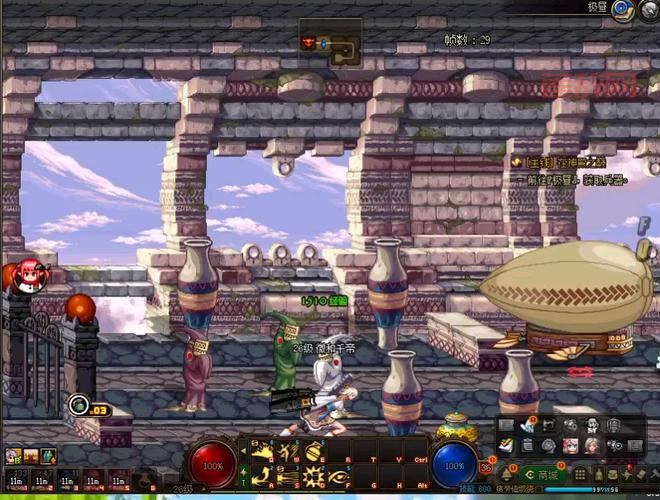The height and width of the screenshot is (500, 660).
Task: Click the blonde character buff icon
Action: (x=13, y=456)
